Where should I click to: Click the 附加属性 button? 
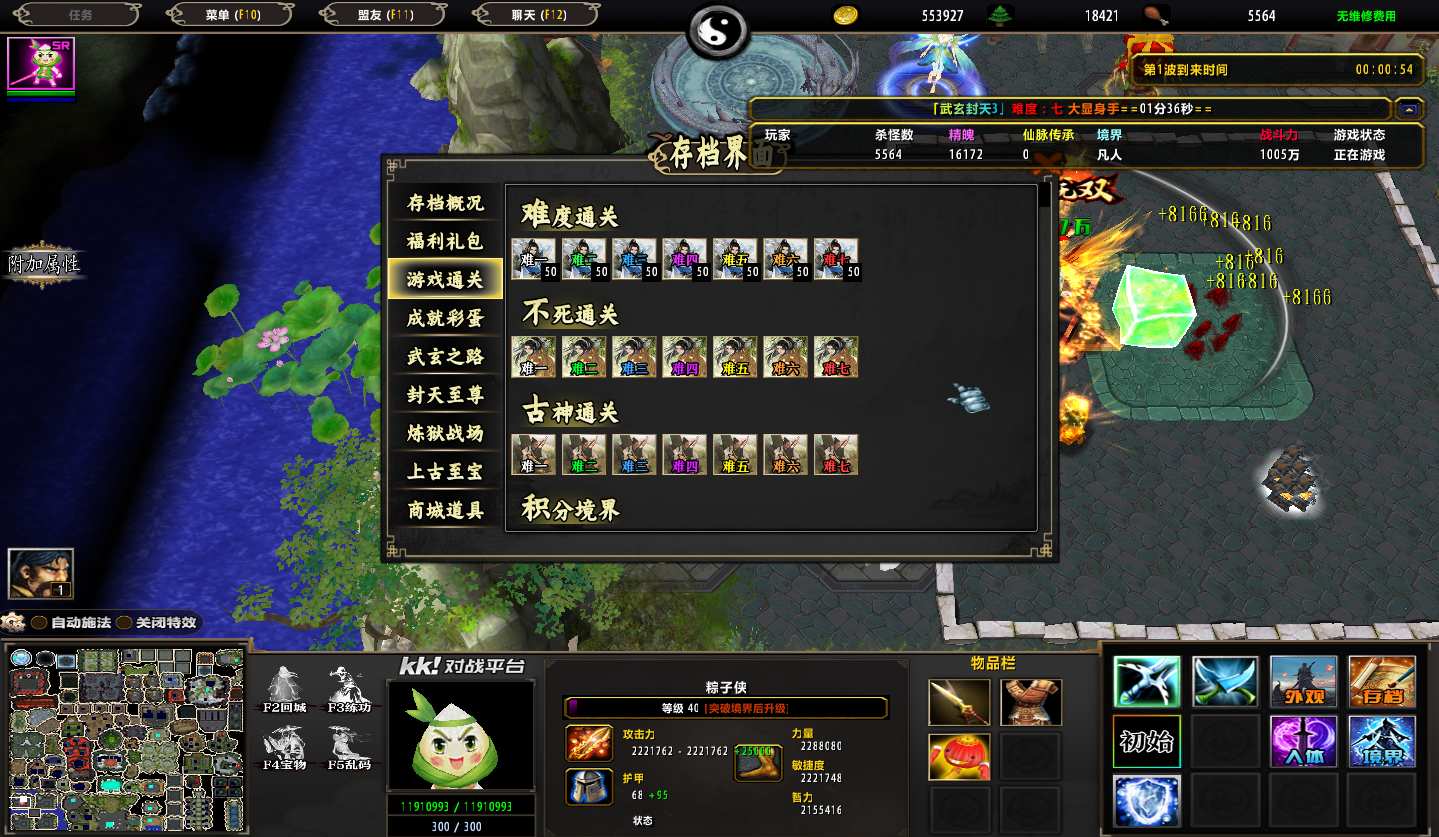45,264
